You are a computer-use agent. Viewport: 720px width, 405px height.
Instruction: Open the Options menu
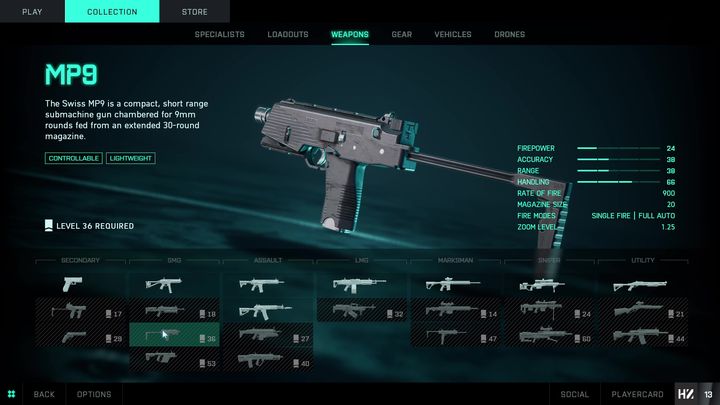point(94,394)
